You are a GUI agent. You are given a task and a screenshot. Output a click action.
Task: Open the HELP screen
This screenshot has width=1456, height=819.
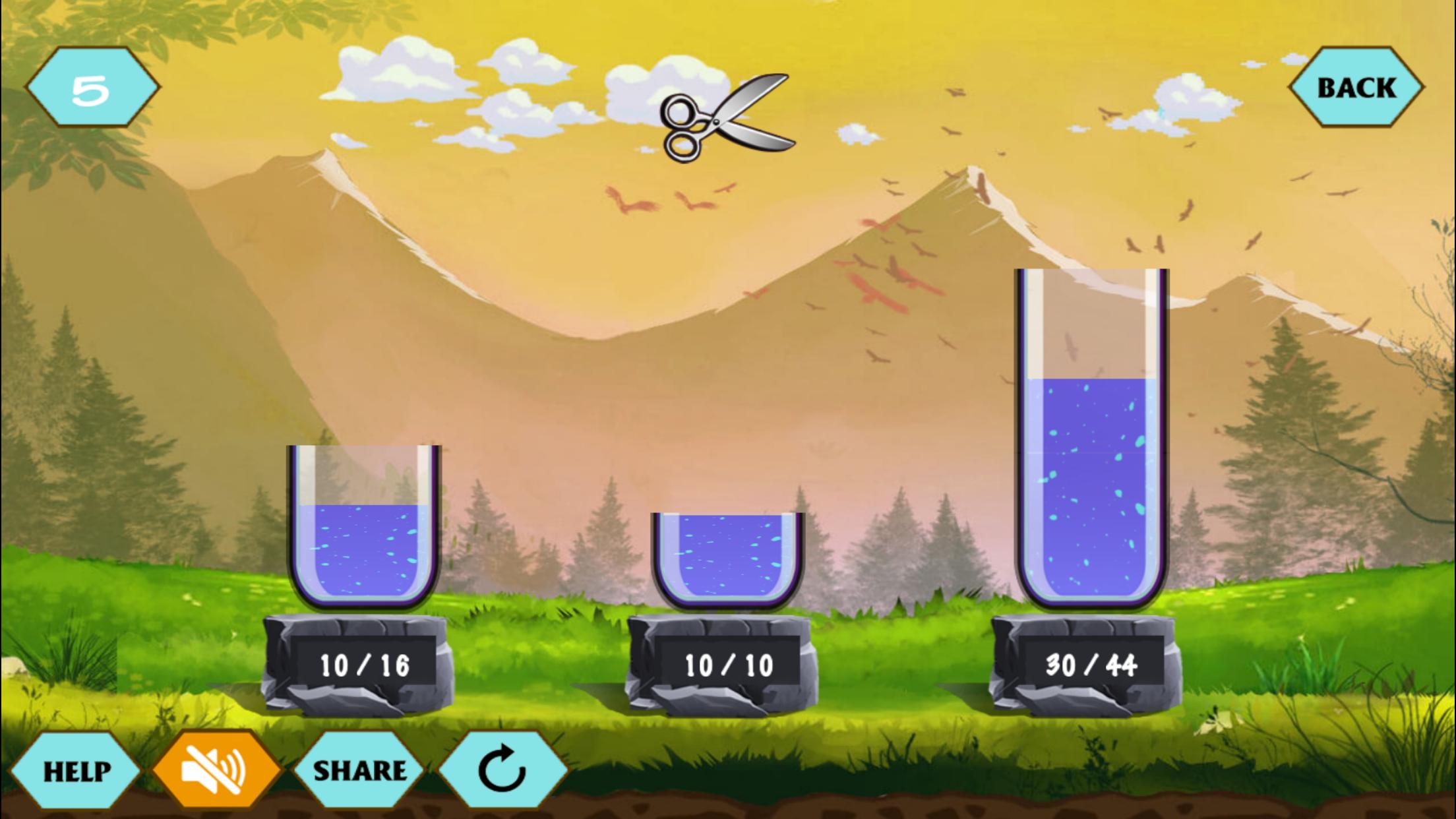(x=76, y=770)
